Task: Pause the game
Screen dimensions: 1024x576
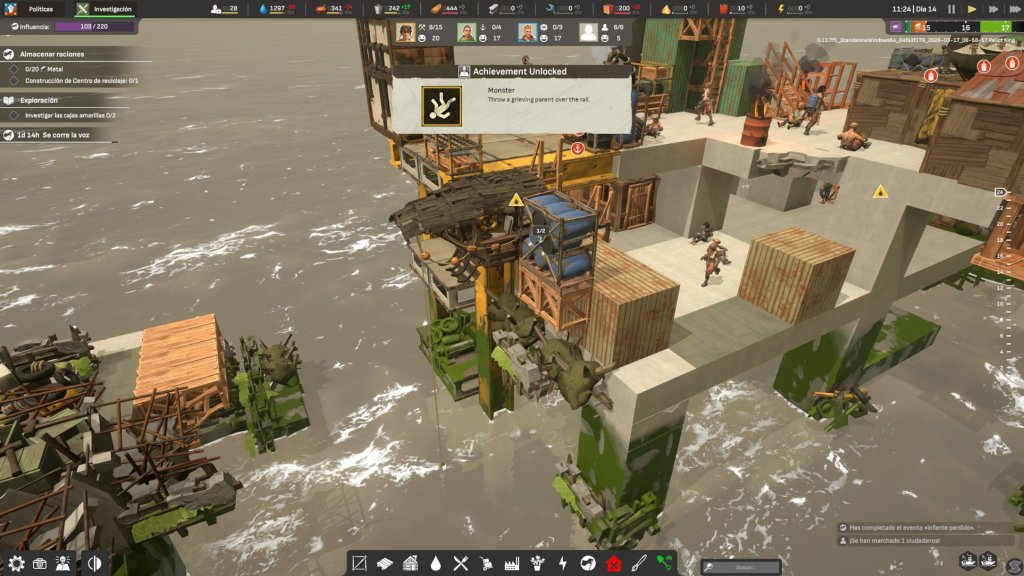Action: [x=951, y=8]
